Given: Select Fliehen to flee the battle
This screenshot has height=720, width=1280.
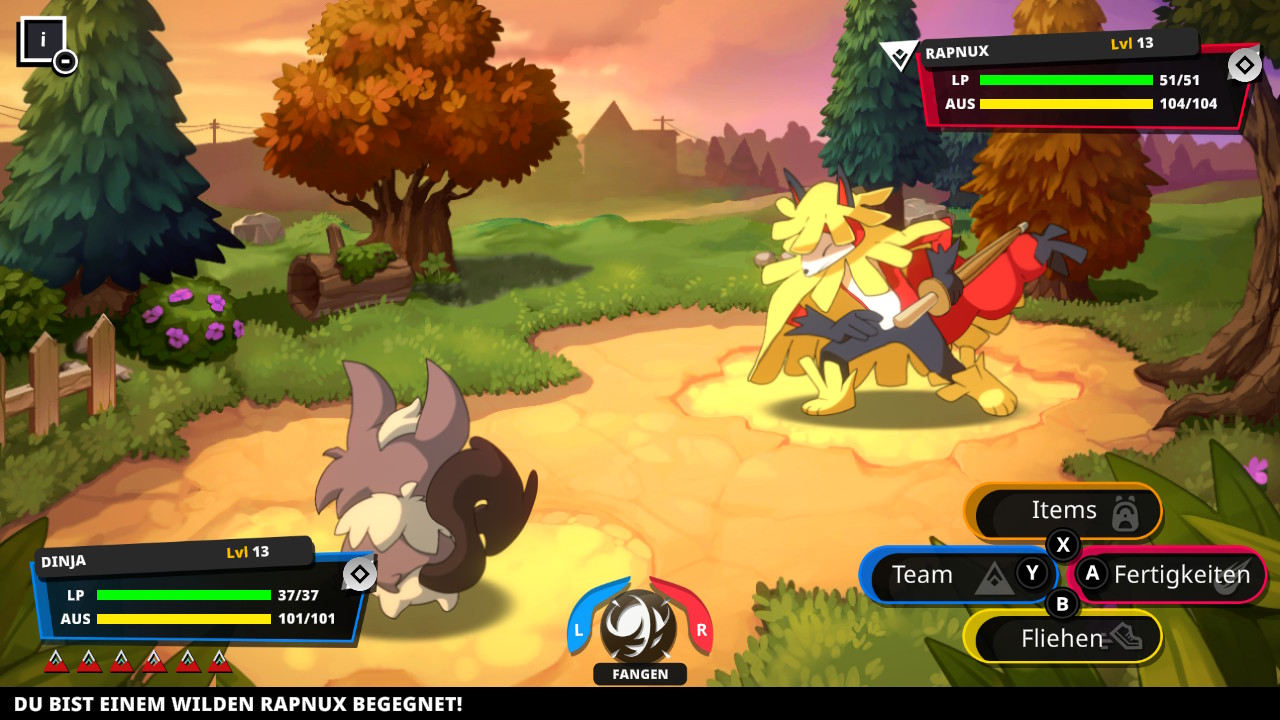Looking at the screenshot, I should click(1063, 637).
